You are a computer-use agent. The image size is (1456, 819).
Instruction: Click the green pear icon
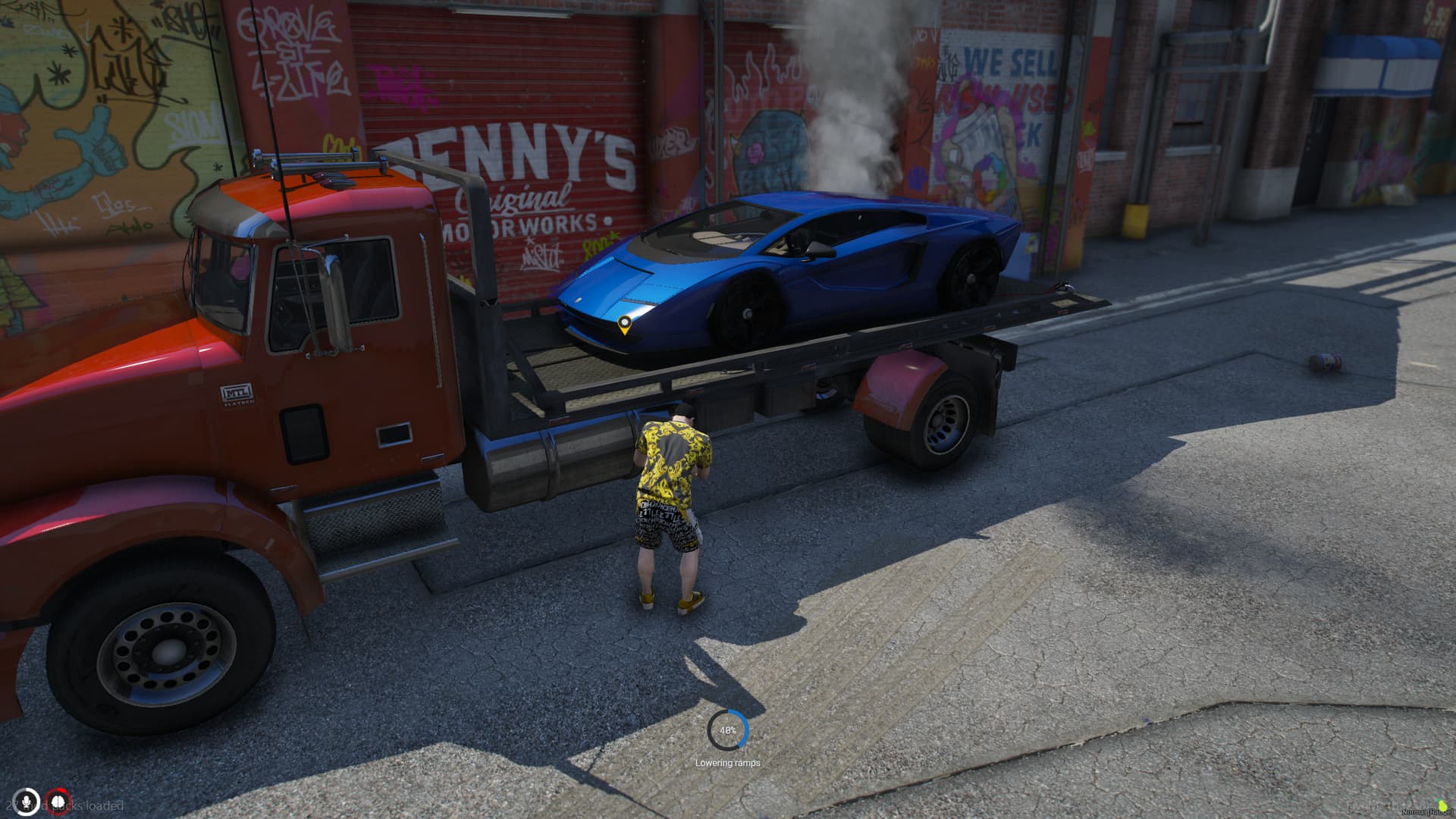click(1442, 804)
